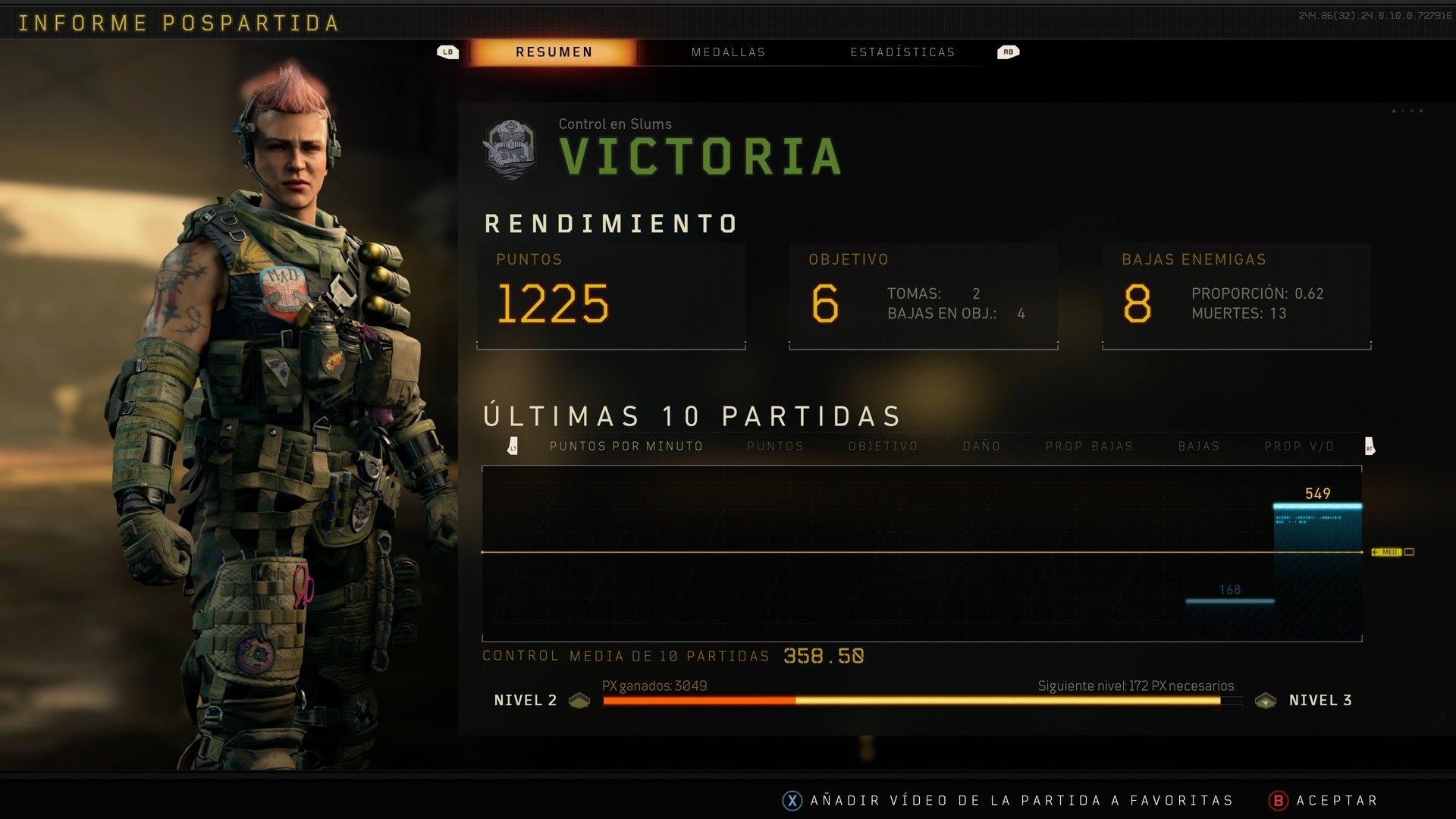Select the Daño stat column
The width and height of the screenshot is (1456, 819).
coord(981,447)
